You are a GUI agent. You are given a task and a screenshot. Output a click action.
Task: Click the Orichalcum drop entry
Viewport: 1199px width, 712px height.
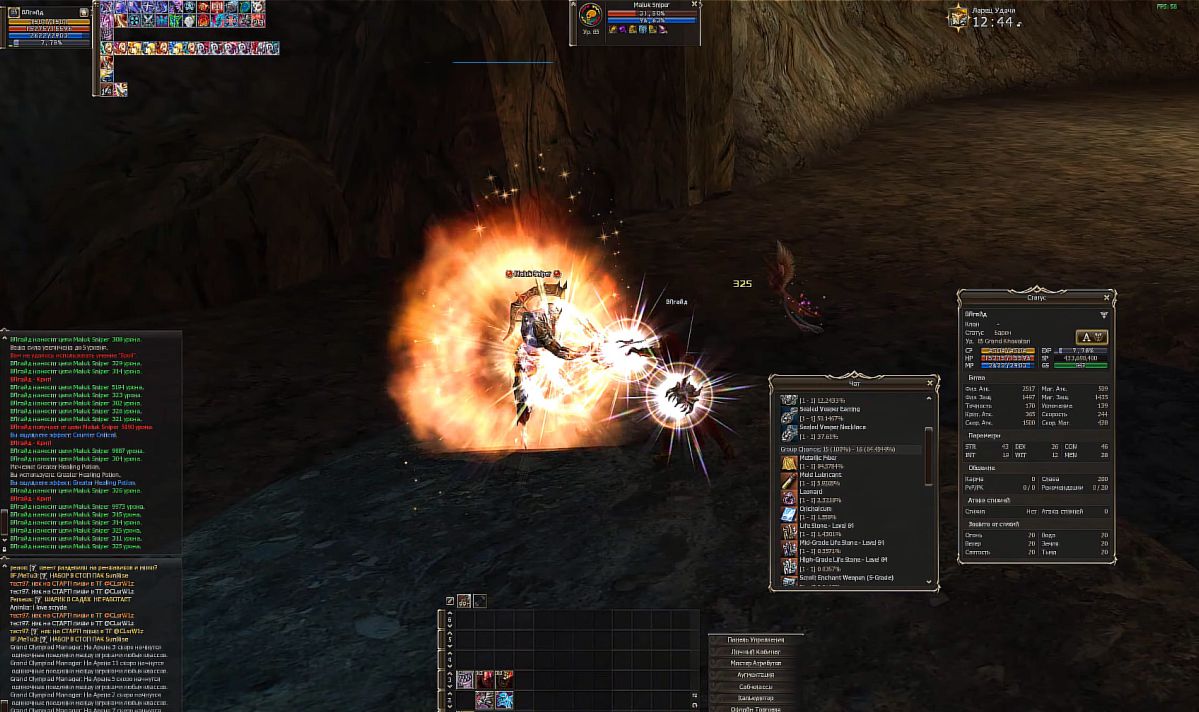(817, 509)
